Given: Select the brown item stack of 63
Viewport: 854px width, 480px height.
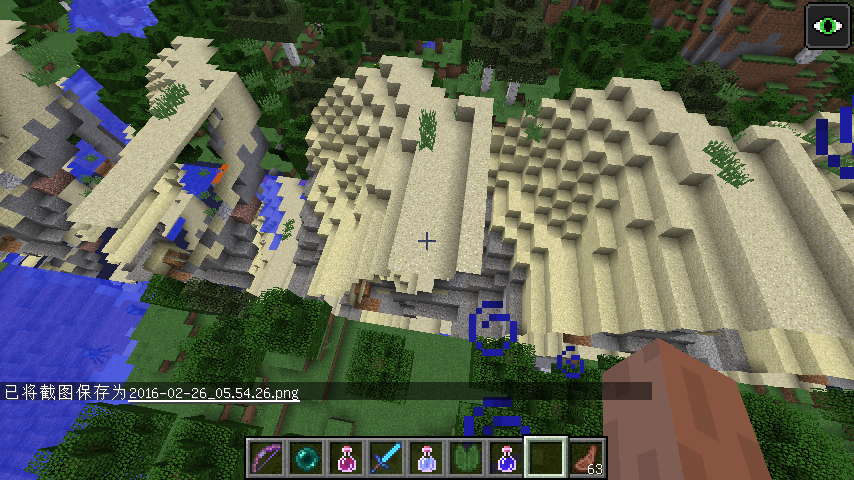Looking at the screenshot, I should (587, 458).
